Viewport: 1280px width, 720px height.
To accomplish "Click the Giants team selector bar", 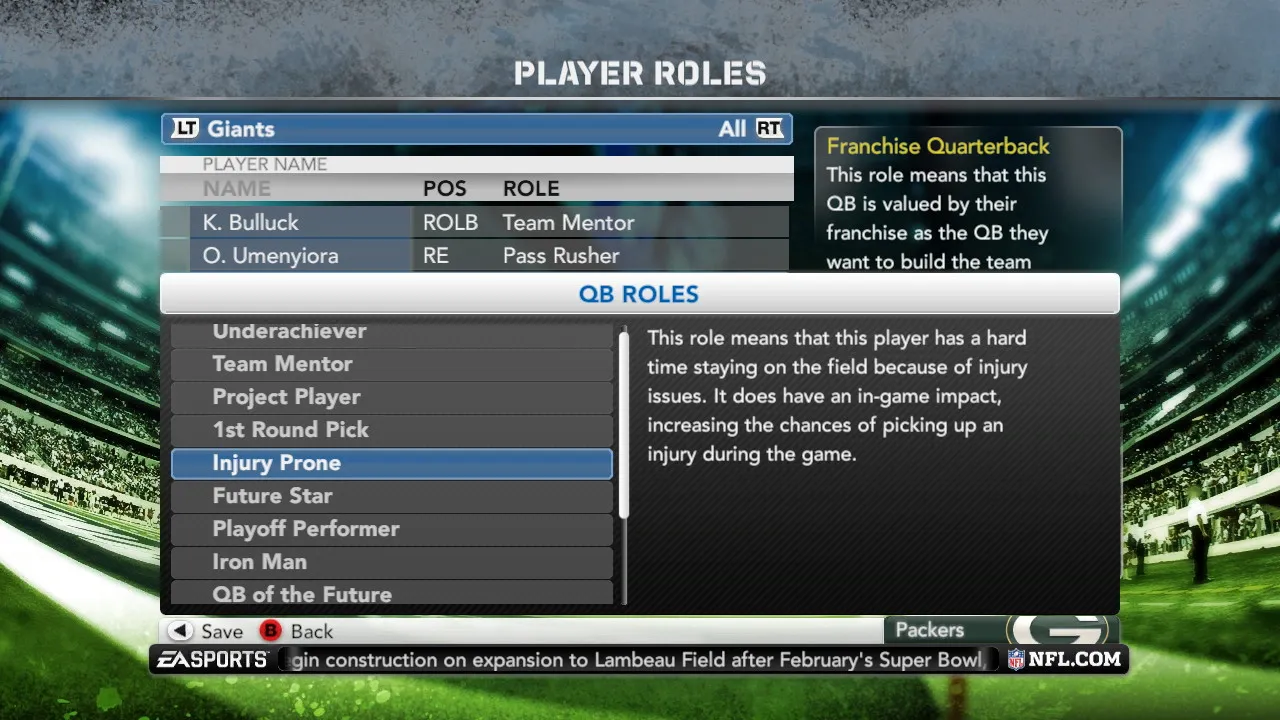I will pyautogui.click(x=476, y=129).
